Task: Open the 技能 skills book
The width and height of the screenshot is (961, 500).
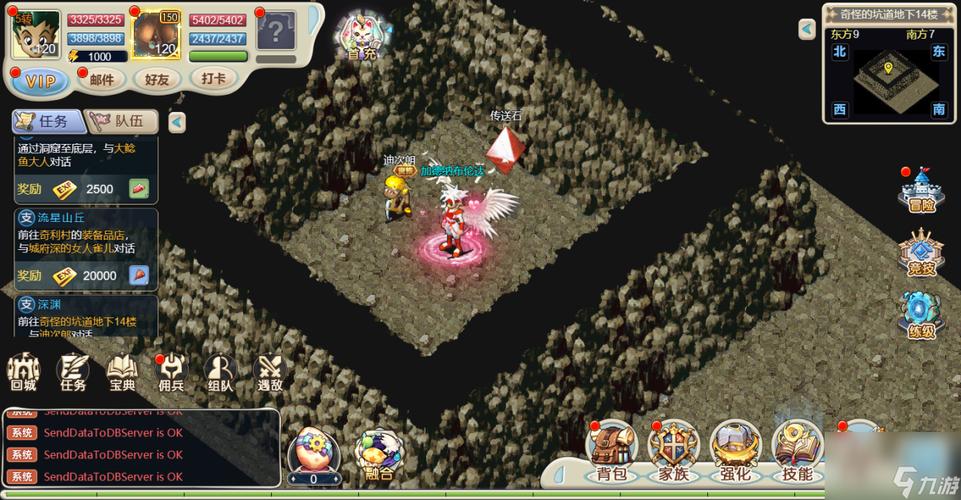Action: click(x=797, y=450)
